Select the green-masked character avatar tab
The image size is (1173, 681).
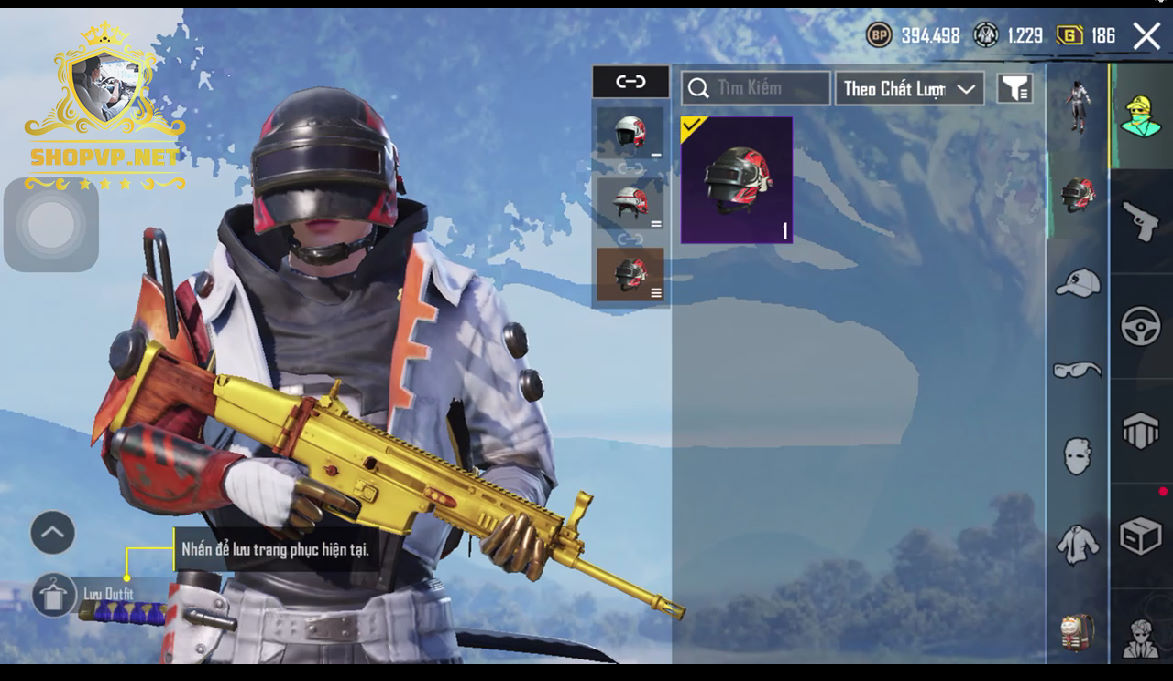coord(1141,116)
